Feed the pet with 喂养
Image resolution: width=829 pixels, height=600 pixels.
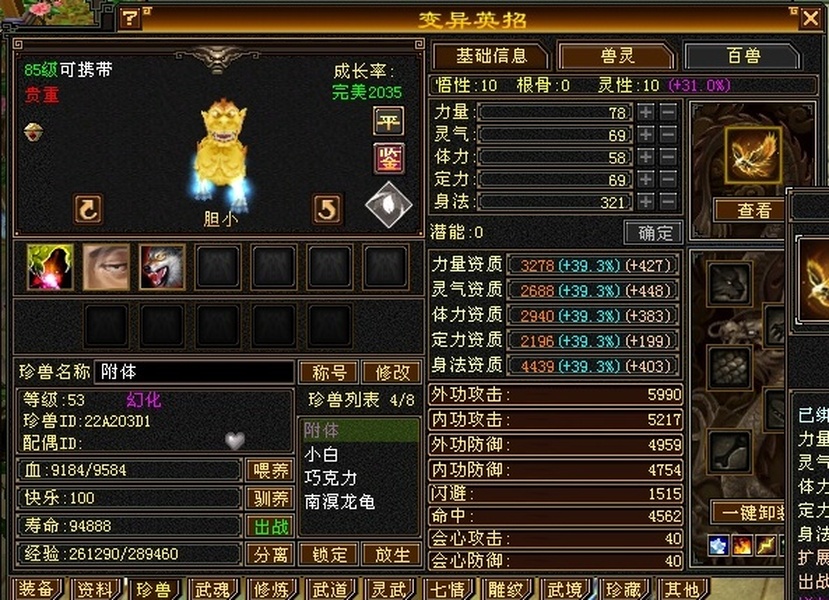point(269,470)
